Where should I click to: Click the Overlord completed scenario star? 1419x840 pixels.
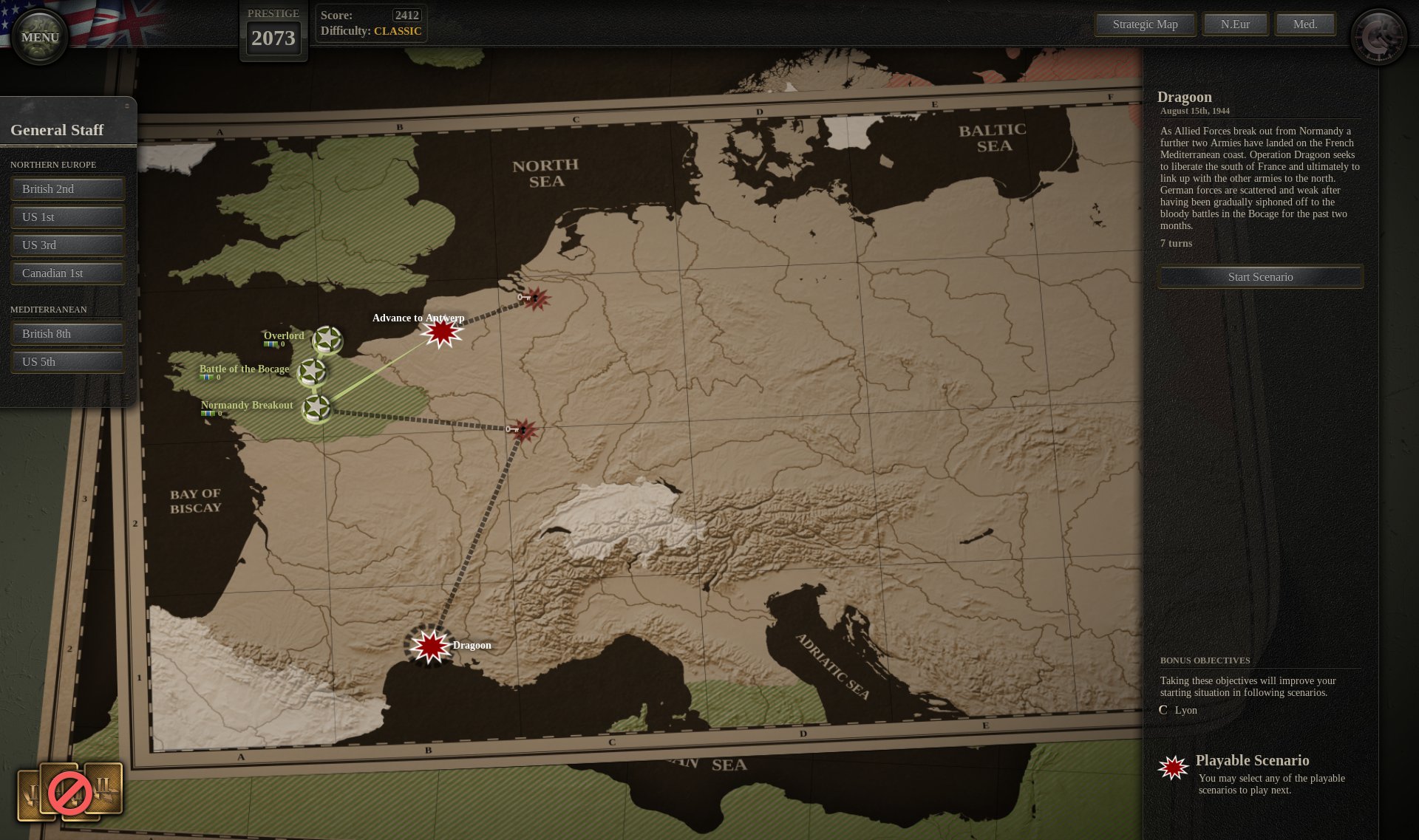point(327,340)
